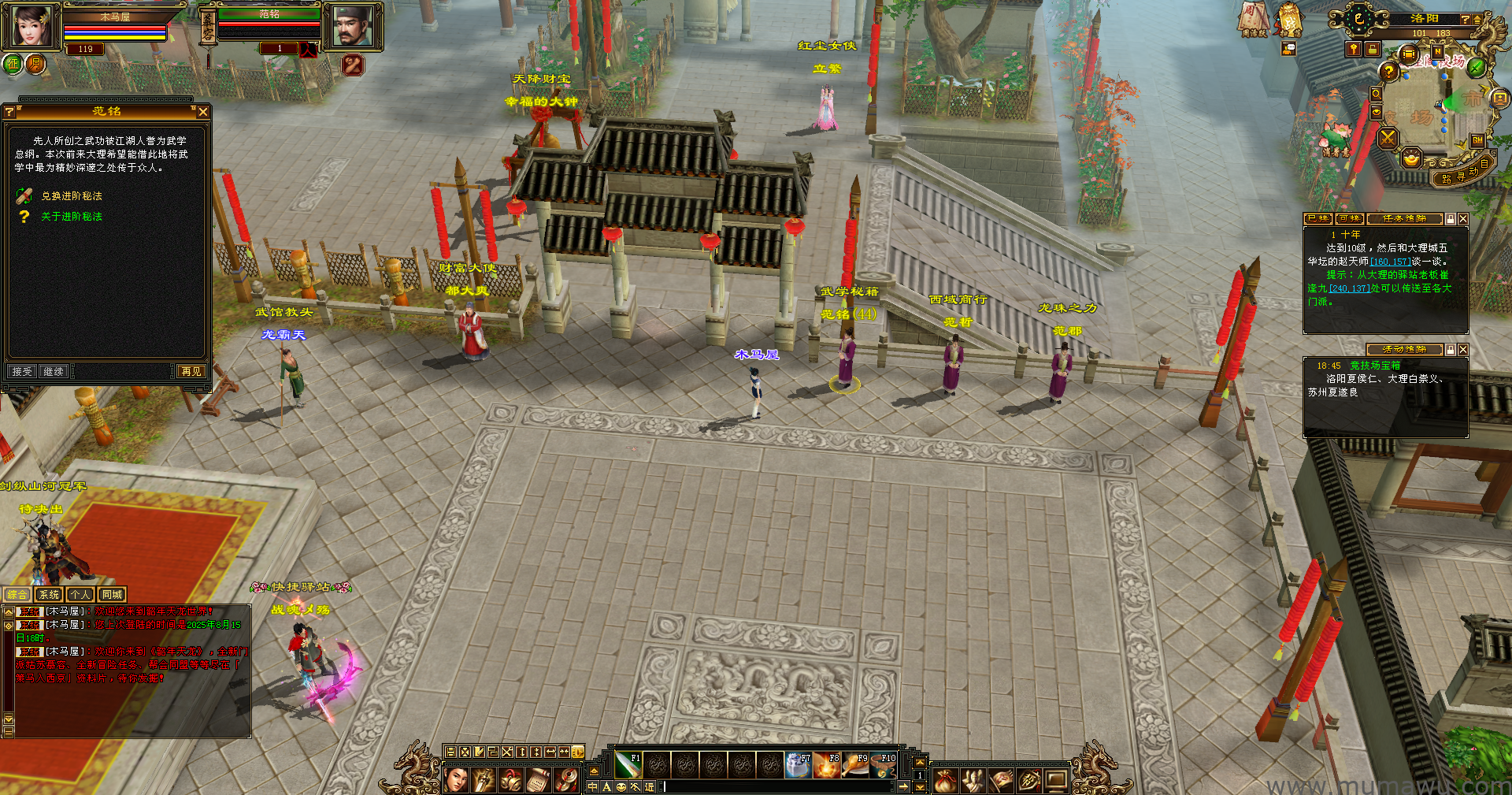Open the 周活跃 weekly activity icon
The width and height of the screenshot is (1512, 795).
point(1254,18)
